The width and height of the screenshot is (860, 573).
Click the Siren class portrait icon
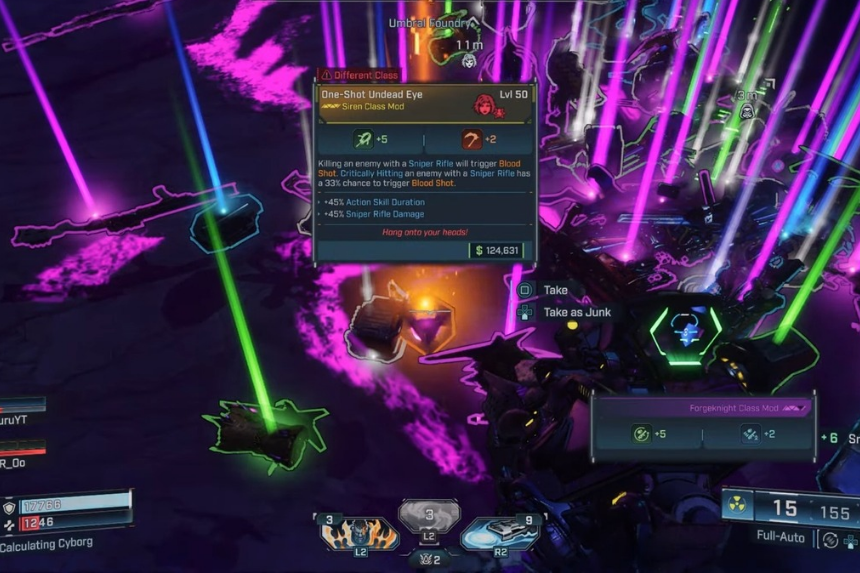[485, 103]
